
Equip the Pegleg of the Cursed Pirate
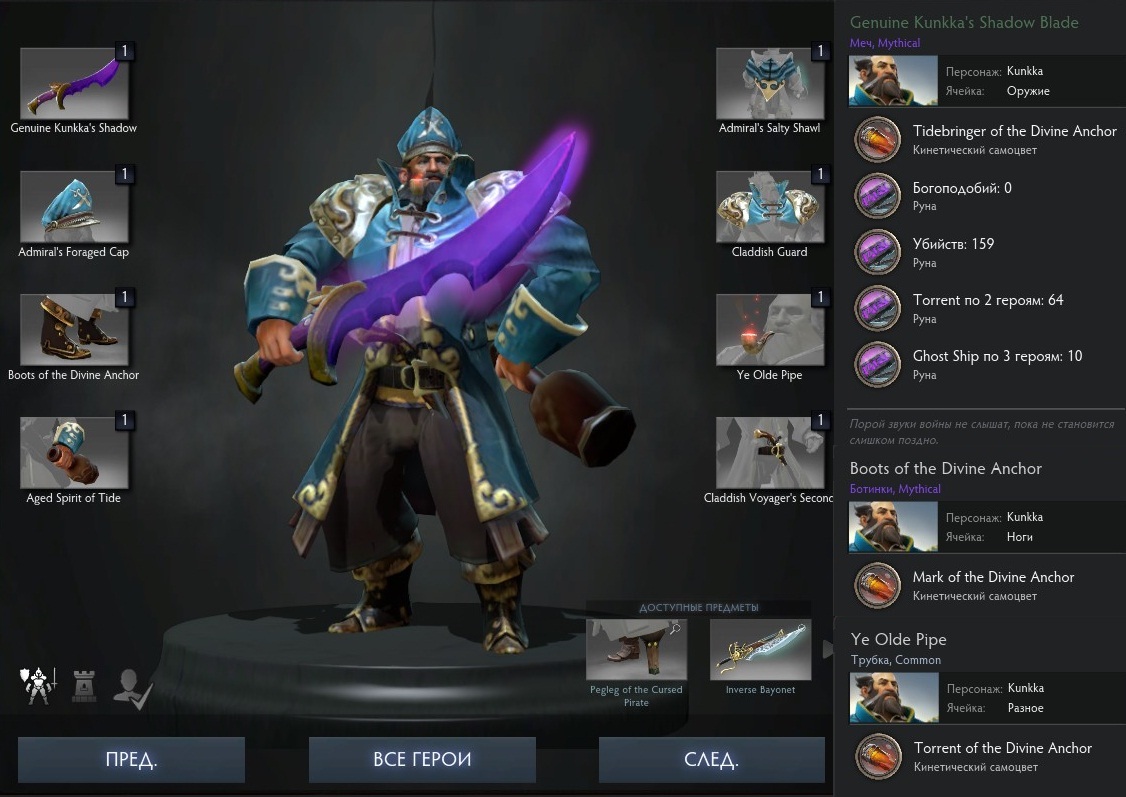[636, 650]
